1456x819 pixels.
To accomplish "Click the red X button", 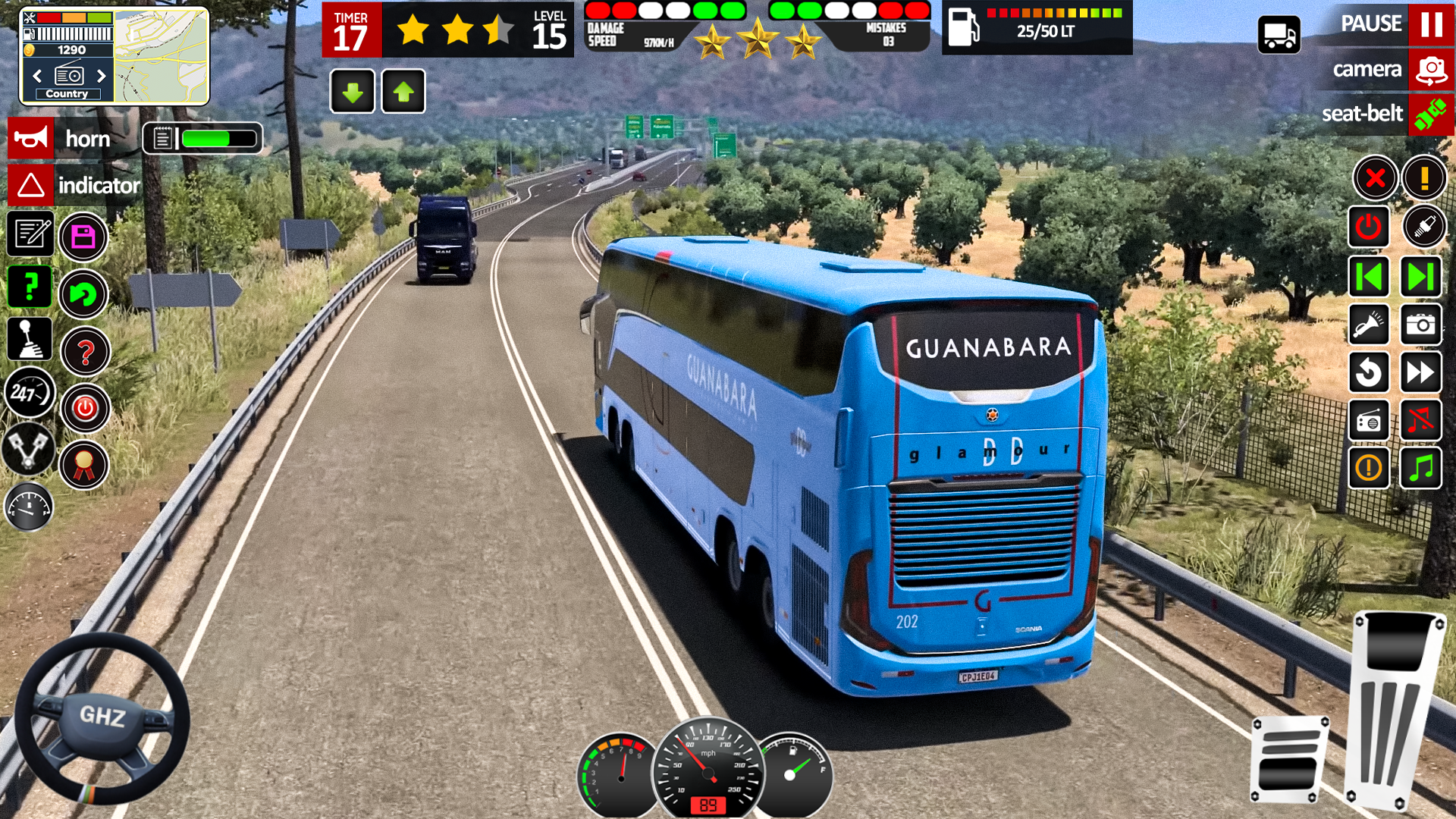I will 1375,179.
